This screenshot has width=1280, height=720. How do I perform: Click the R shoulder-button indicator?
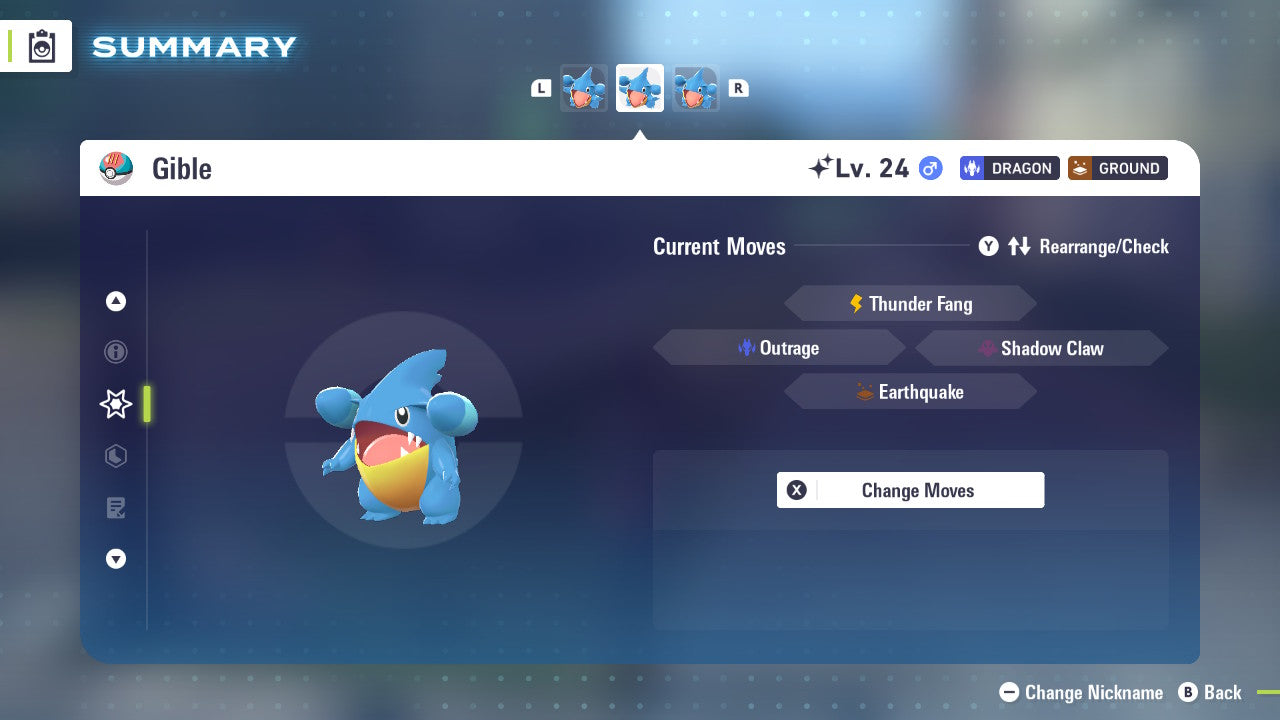(x=738, y=87)
